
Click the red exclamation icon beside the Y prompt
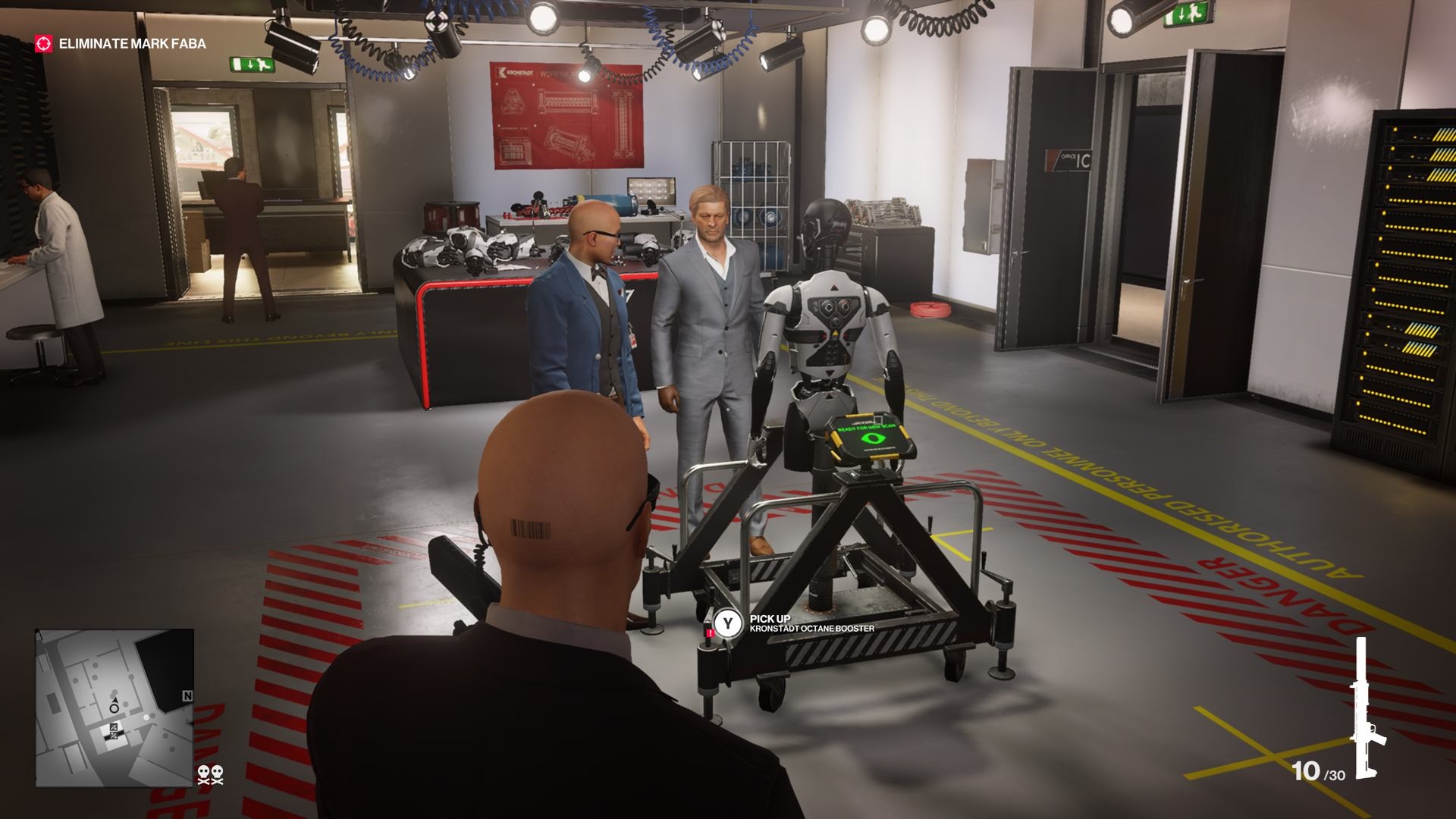click(x=711, y=632)
